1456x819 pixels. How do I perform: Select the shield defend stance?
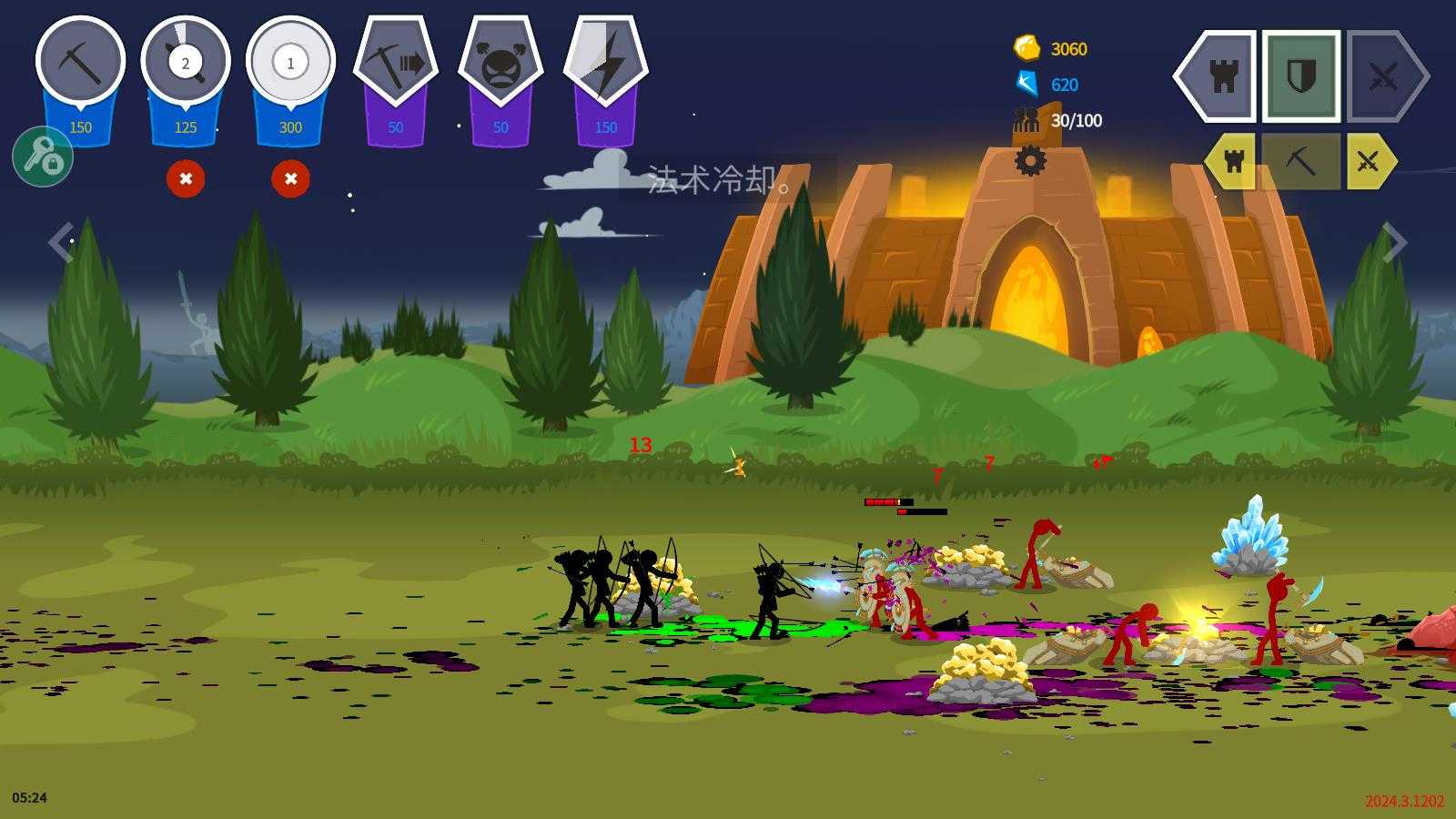(x=1300, y=76)
